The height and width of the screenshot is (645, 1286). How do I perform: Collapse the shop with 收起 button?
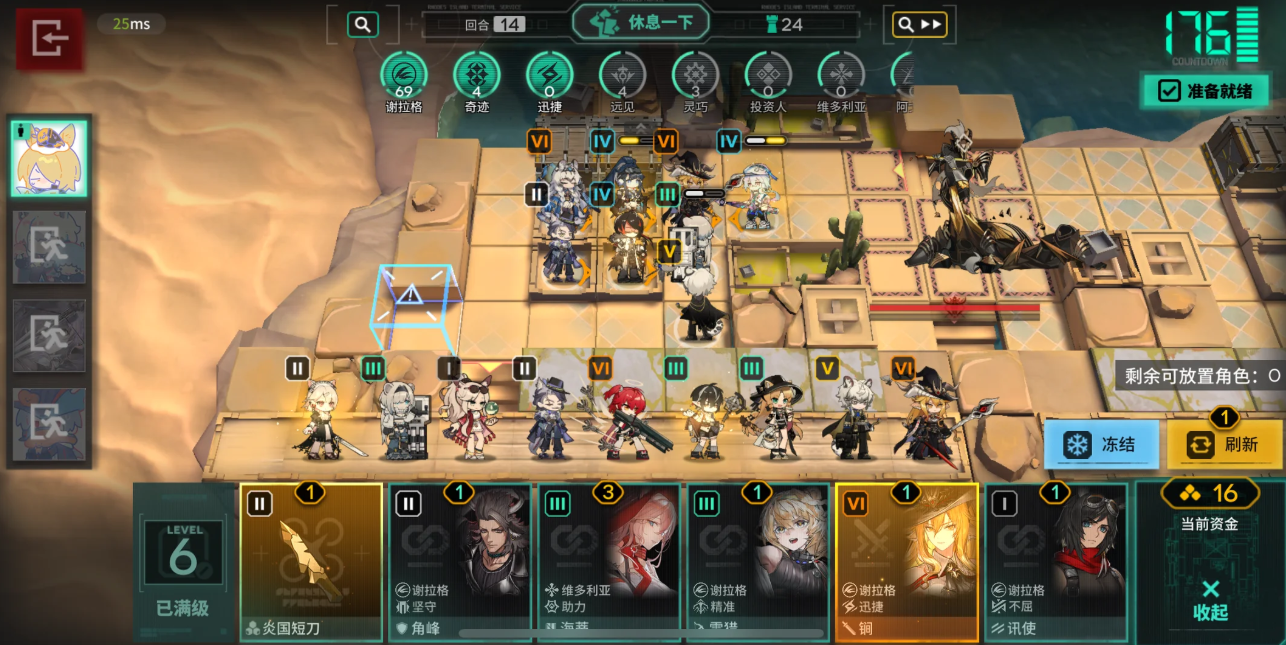click(1210, 600)
